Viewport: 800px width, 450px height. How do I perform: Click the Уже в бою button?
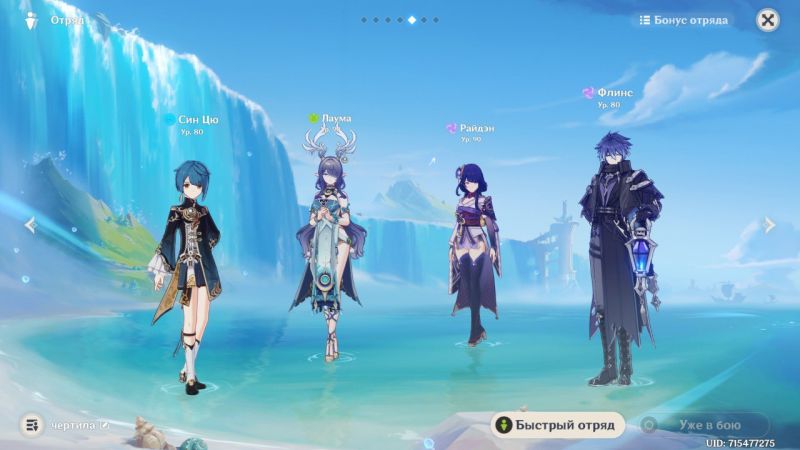point(705,425)
